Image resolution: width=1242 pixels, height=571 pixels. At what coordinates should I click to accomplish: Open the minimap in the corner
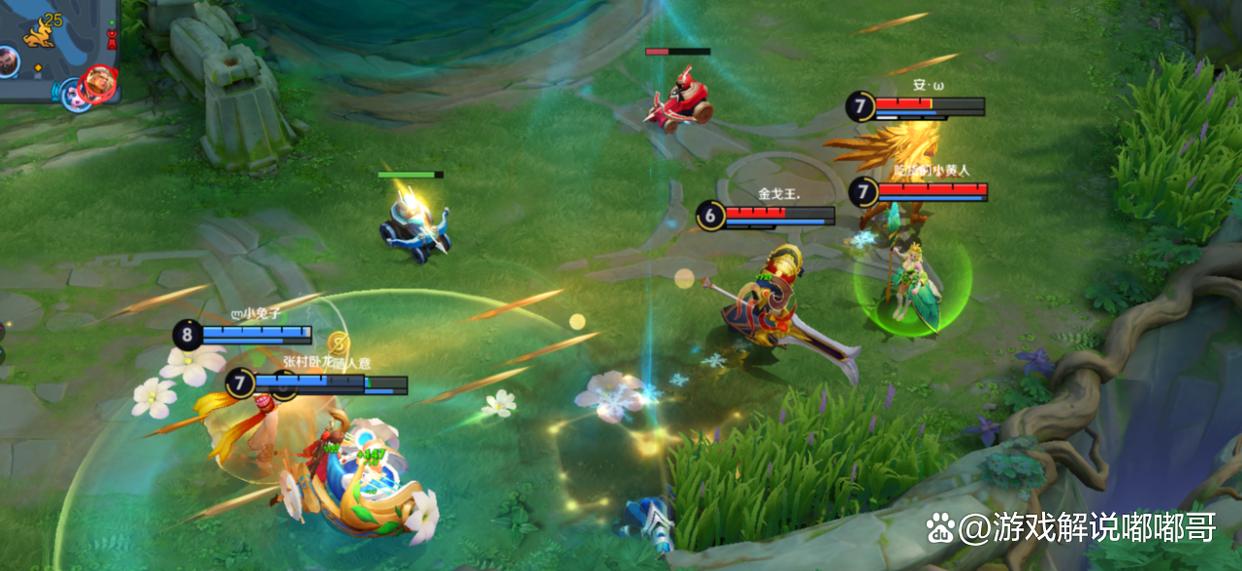pos(58,50)
